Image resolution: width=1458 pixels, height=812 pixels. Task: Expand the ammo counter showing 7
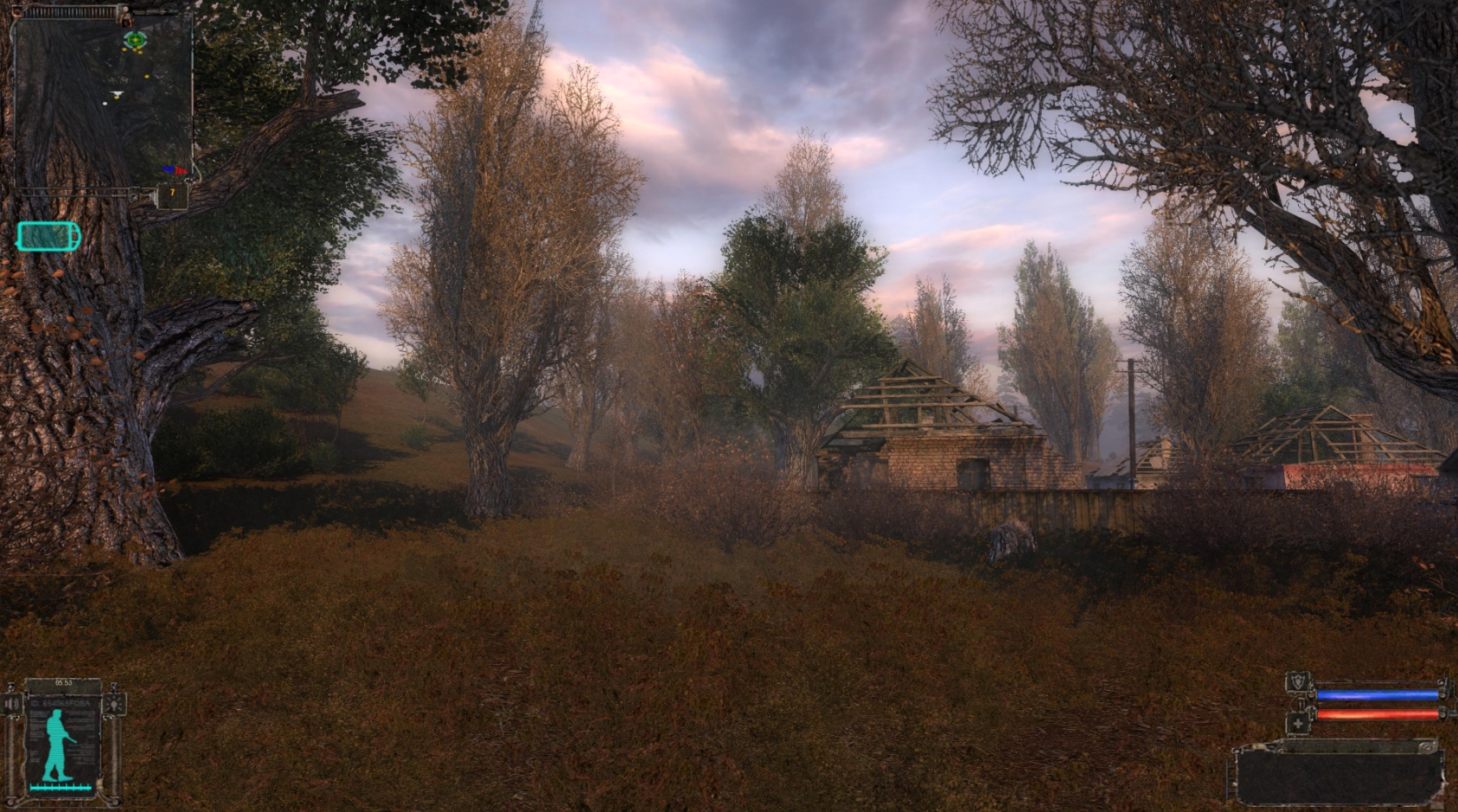click(171, 191)
